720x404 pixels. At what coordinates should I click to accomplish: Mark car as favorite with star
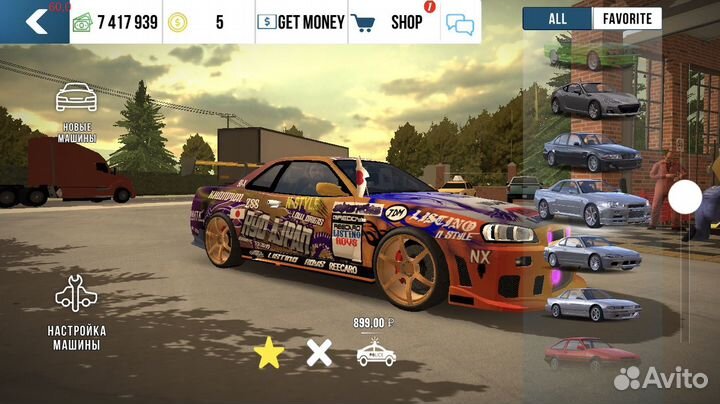tap(267, 352)
